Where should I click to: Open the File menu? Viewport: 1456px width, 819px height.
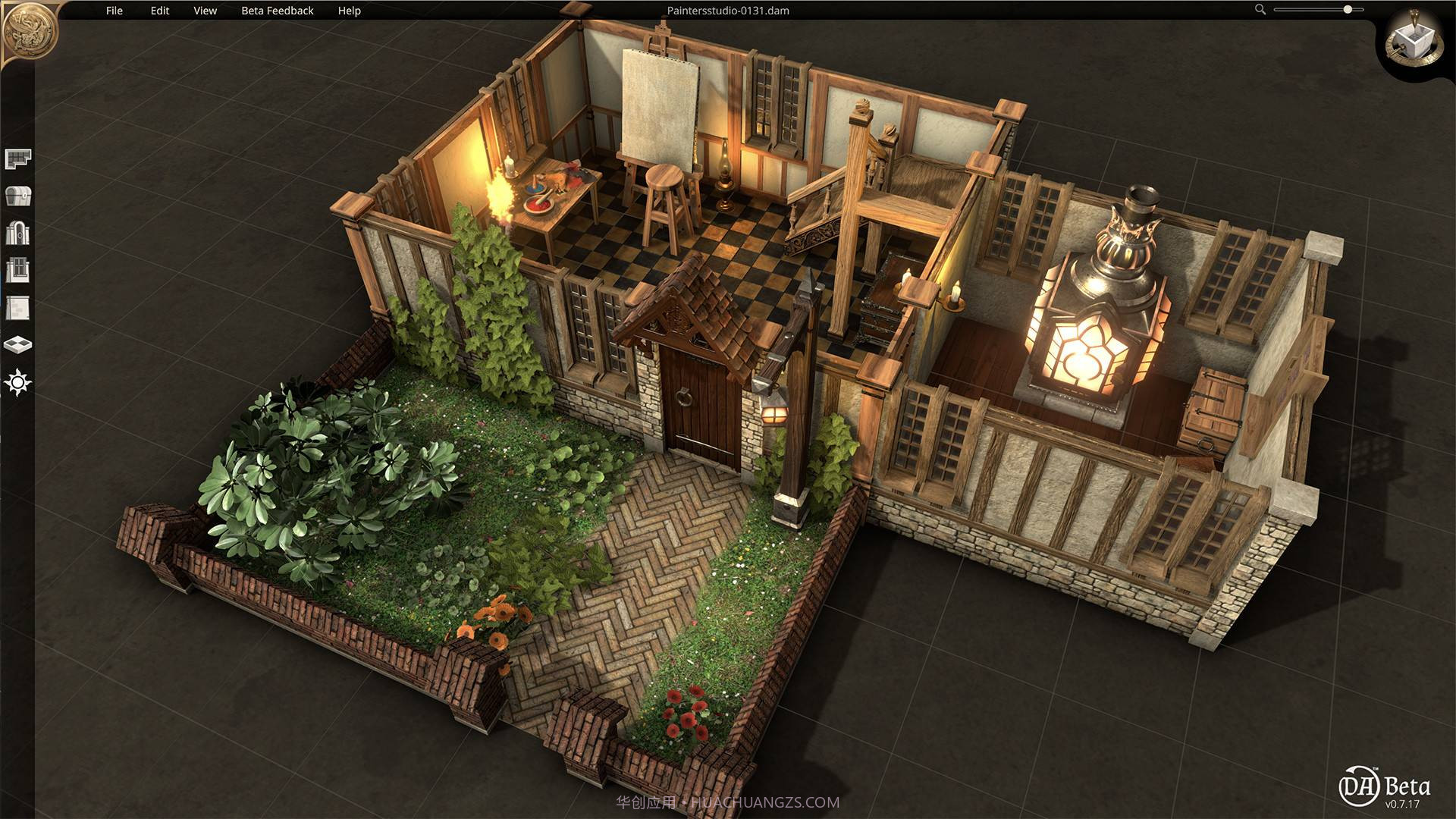115,11
